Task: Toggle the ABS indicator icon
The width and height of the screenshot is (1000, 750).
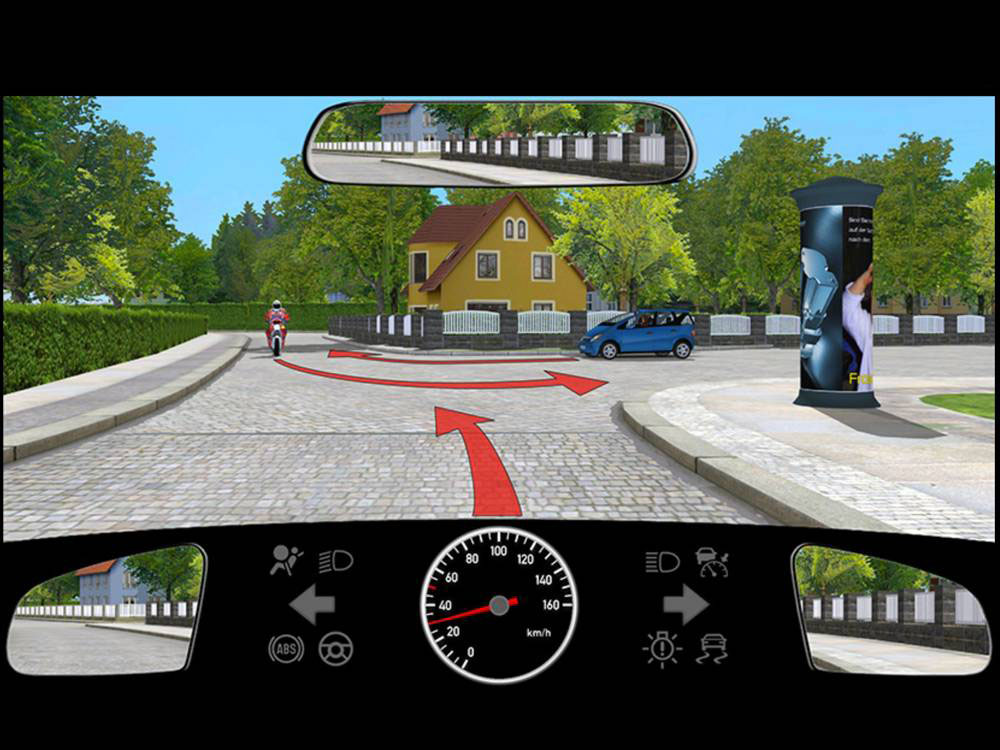Action: (286, 649)
